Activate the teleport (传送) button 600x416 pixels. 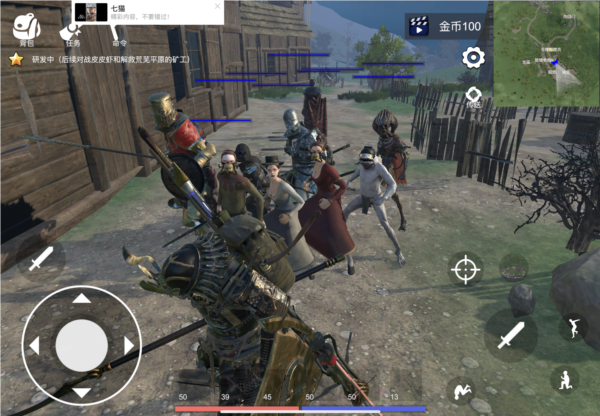pyautogui.click(x=473, y=98)
